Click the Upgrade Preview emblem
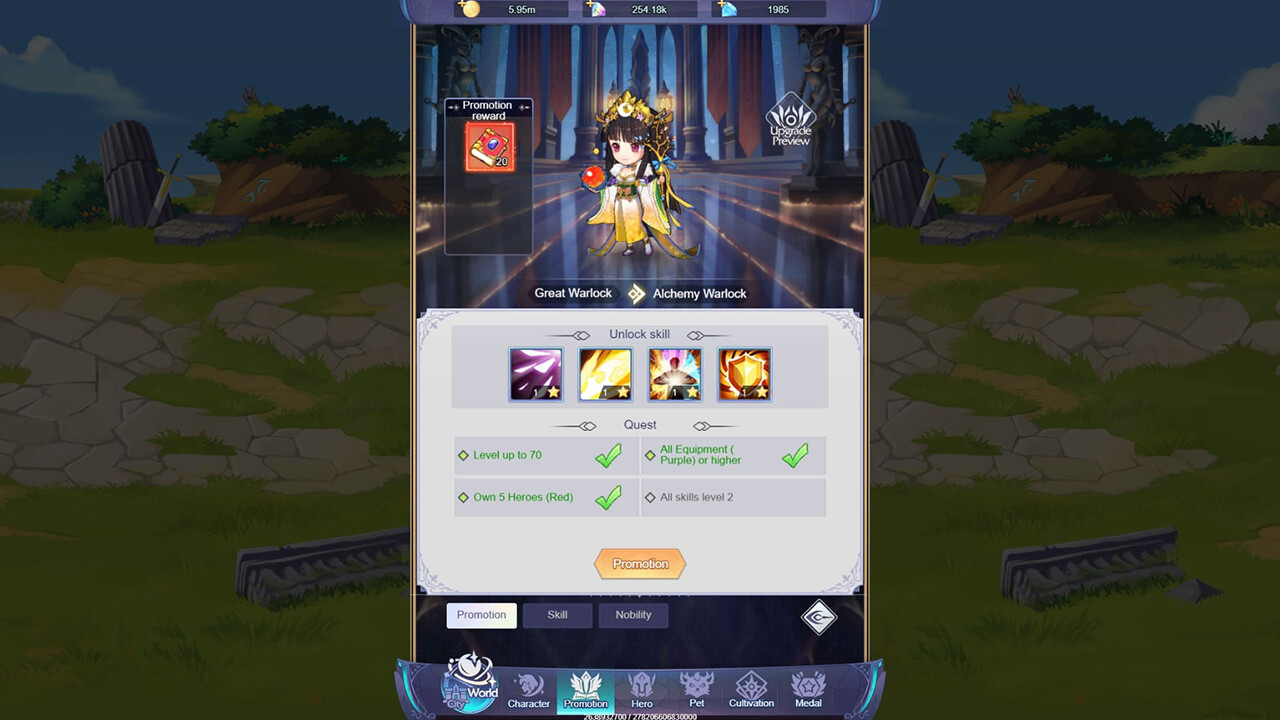 tap(789, 122)
